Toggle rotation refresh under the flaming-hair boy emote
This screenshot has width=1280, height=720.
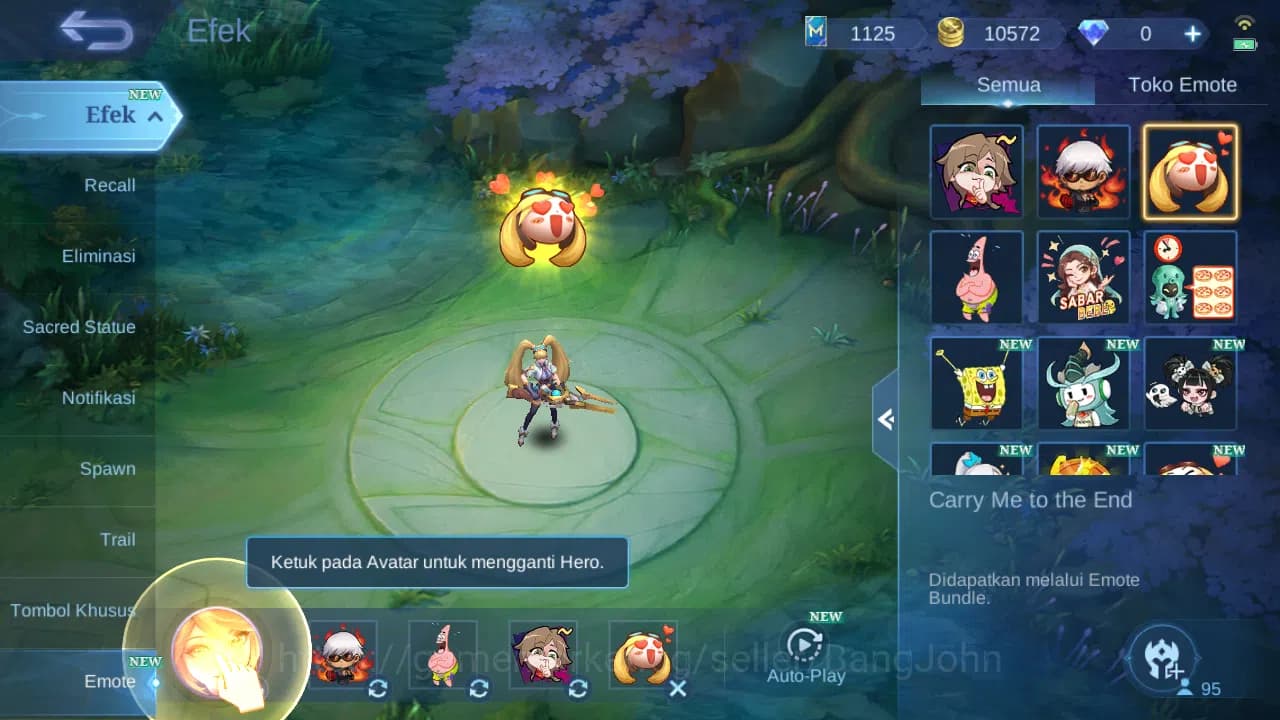[378, 689]
